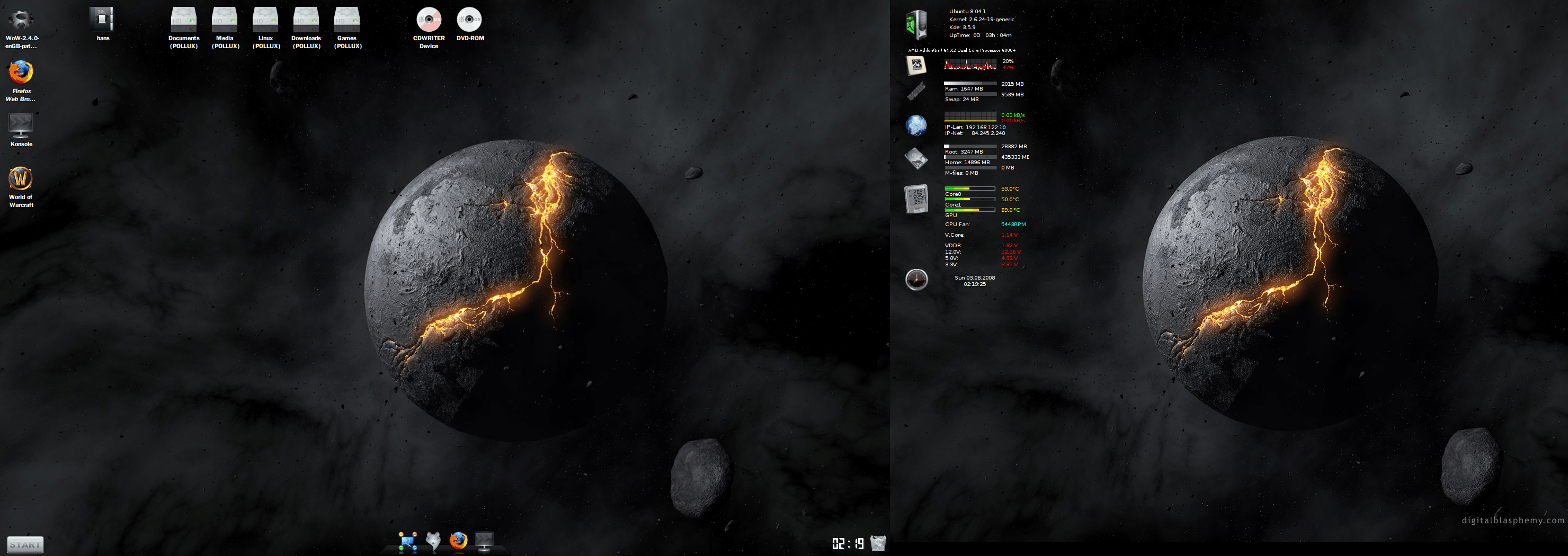Open the hans home folder icon
This screenshot has width=1568, height=556.
coord(102,20)
